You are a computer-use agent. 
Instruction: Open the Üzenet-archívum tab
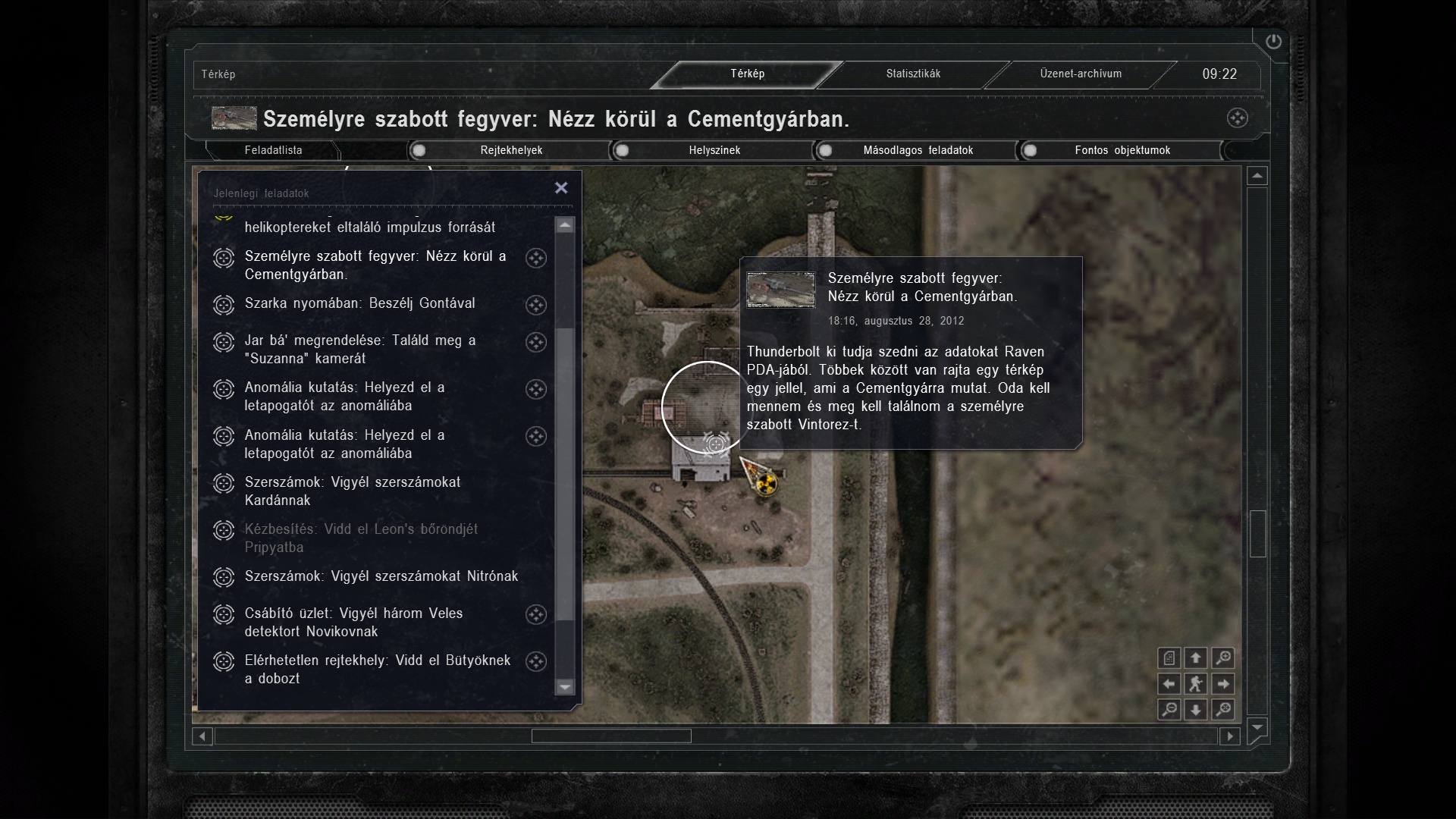[x=1080, y=74]
